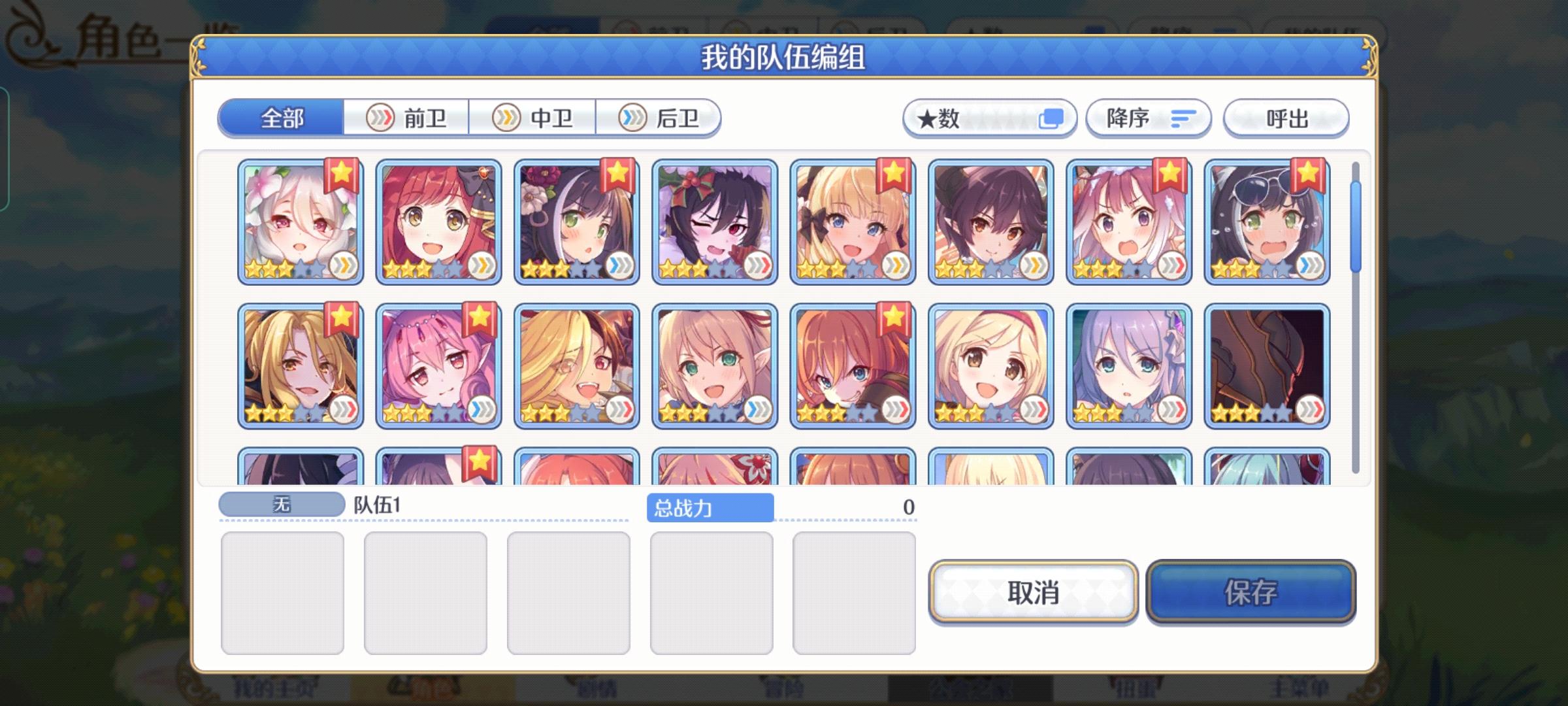This screenshot has height=706, width=1568.
Task: Click the descending sort lines icon on 降序
Action: click(x=1183, y=118)
